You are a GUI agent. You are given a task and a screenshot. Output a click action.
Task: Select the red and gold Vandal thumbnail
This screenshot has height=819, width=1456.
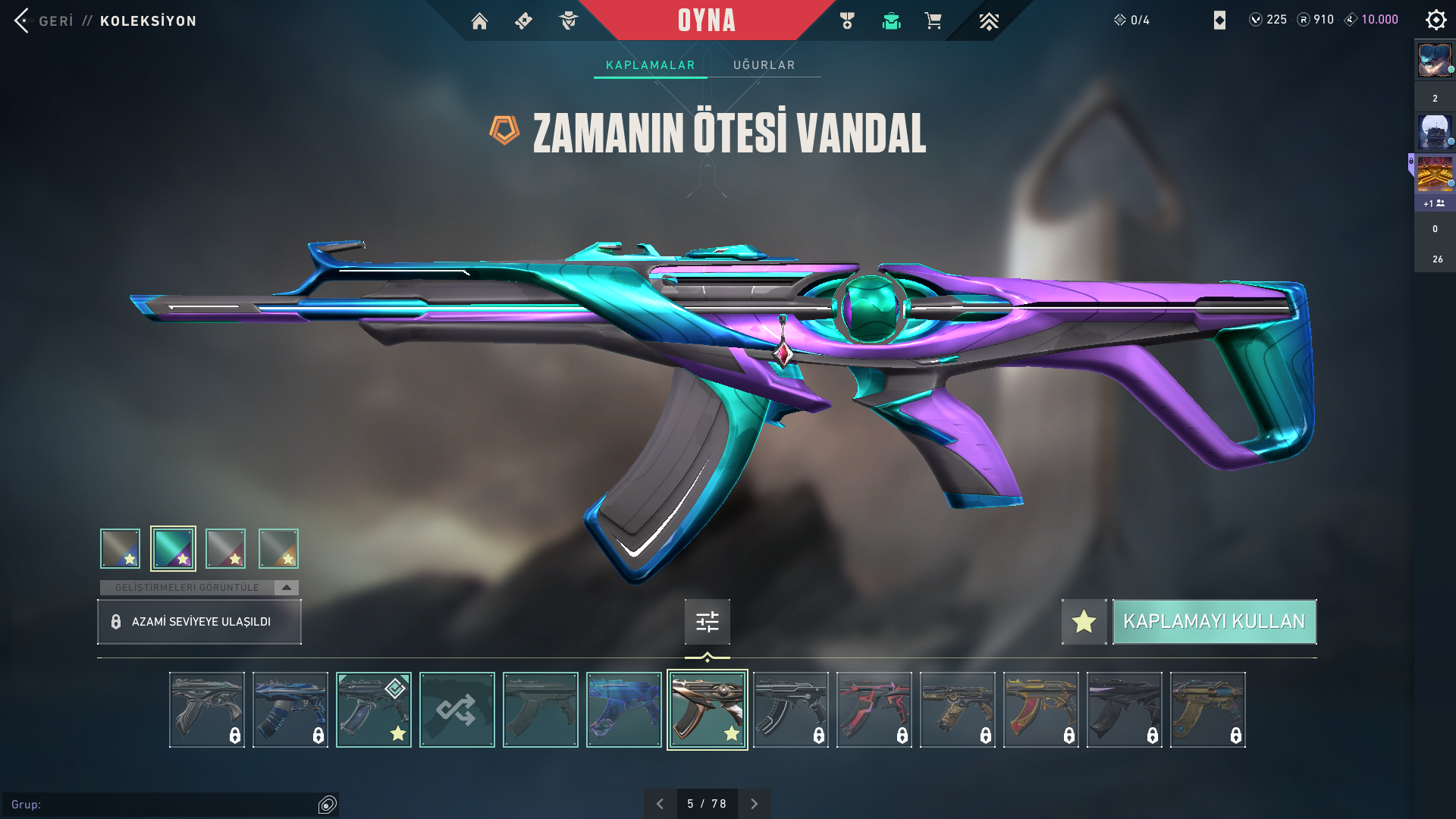[1040, 710]
